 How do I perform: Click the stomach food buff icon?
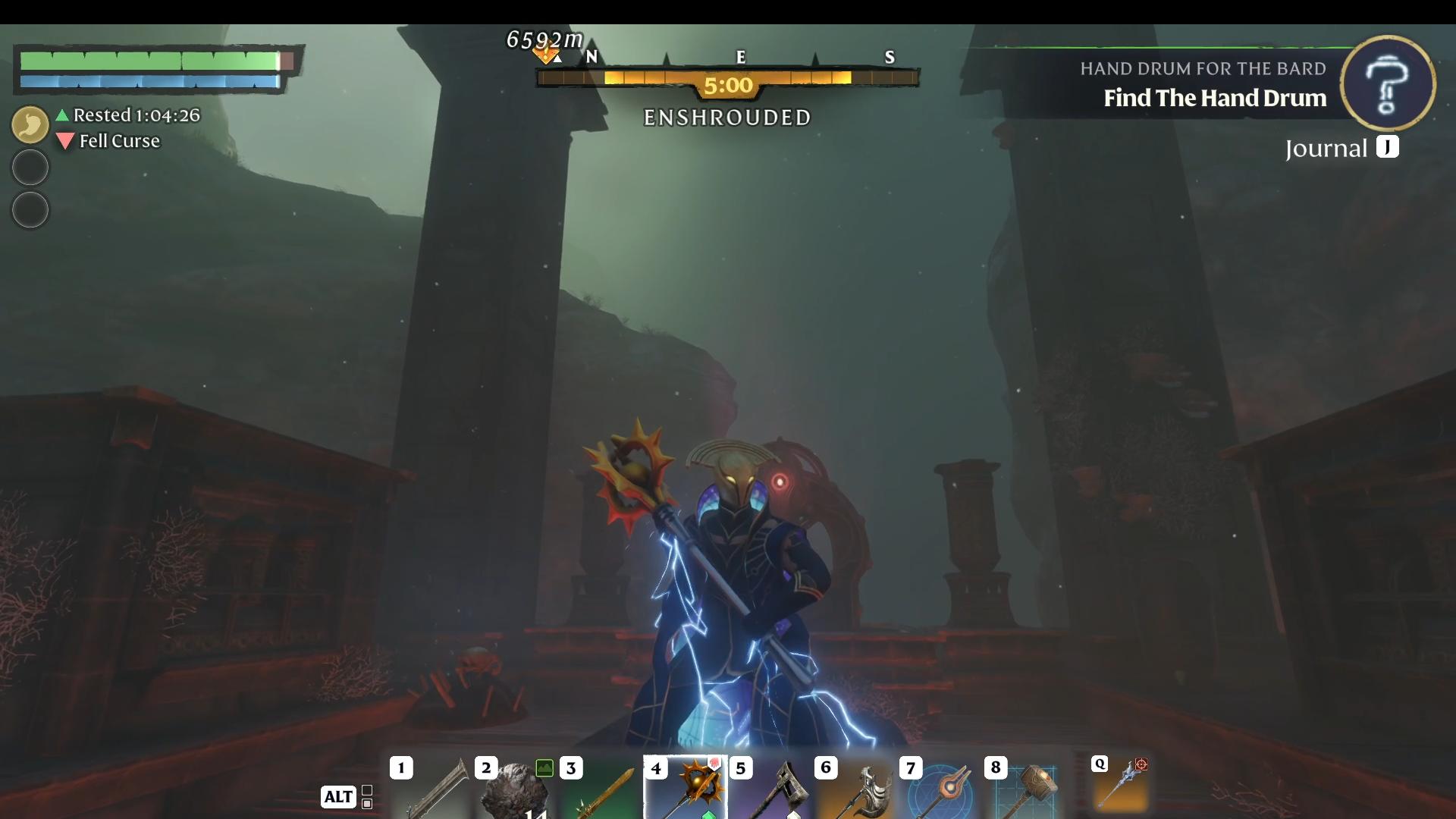pos(30,124)
